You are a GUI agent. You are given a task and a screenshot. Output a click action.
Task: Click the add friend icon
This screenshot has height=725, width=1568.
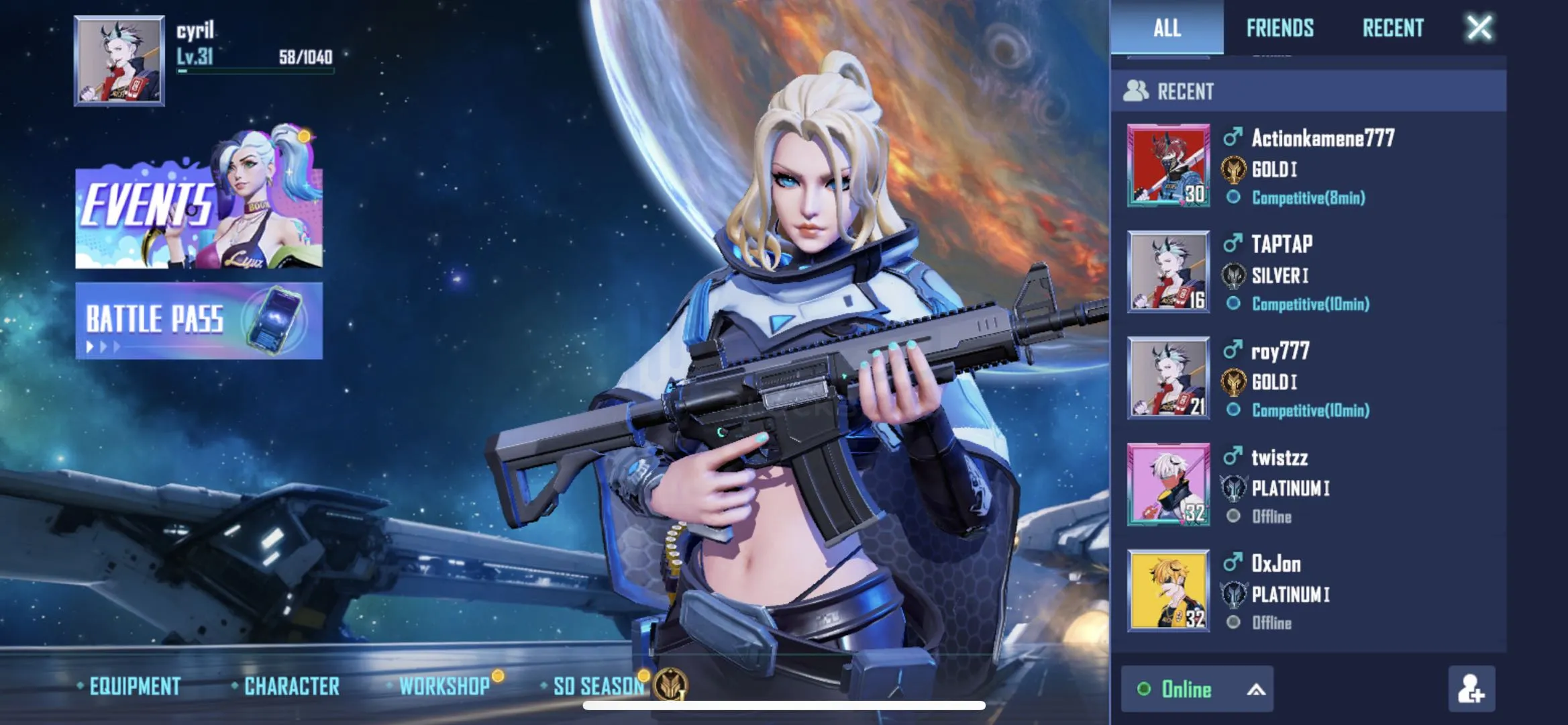click(x=1471, y=689)
